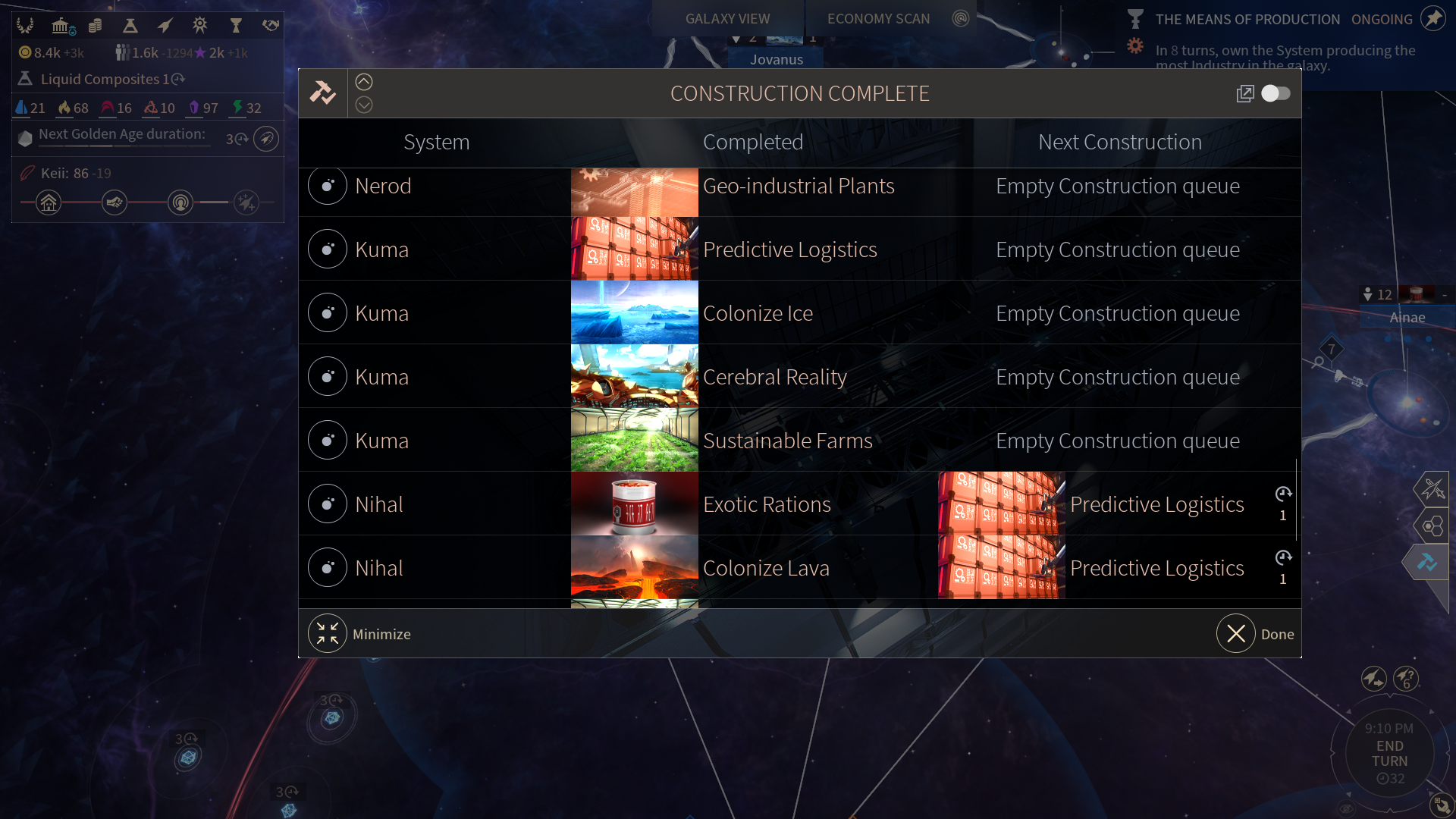Open the Galaxy View
The image size is (1456, 819).
(727, 18)
